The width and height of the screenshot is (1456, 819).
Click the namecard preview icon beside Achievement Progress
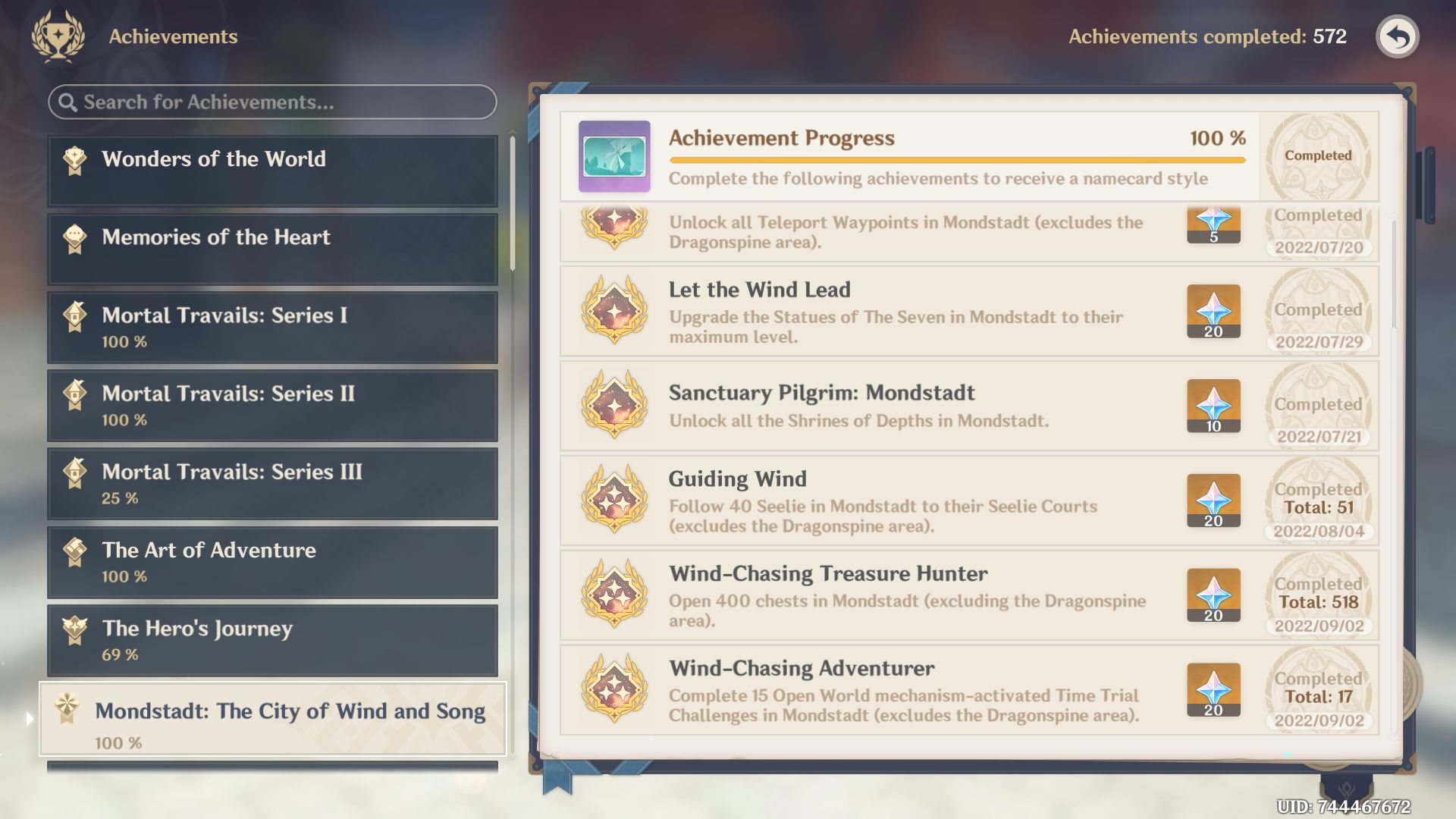(x=614, y=155)
